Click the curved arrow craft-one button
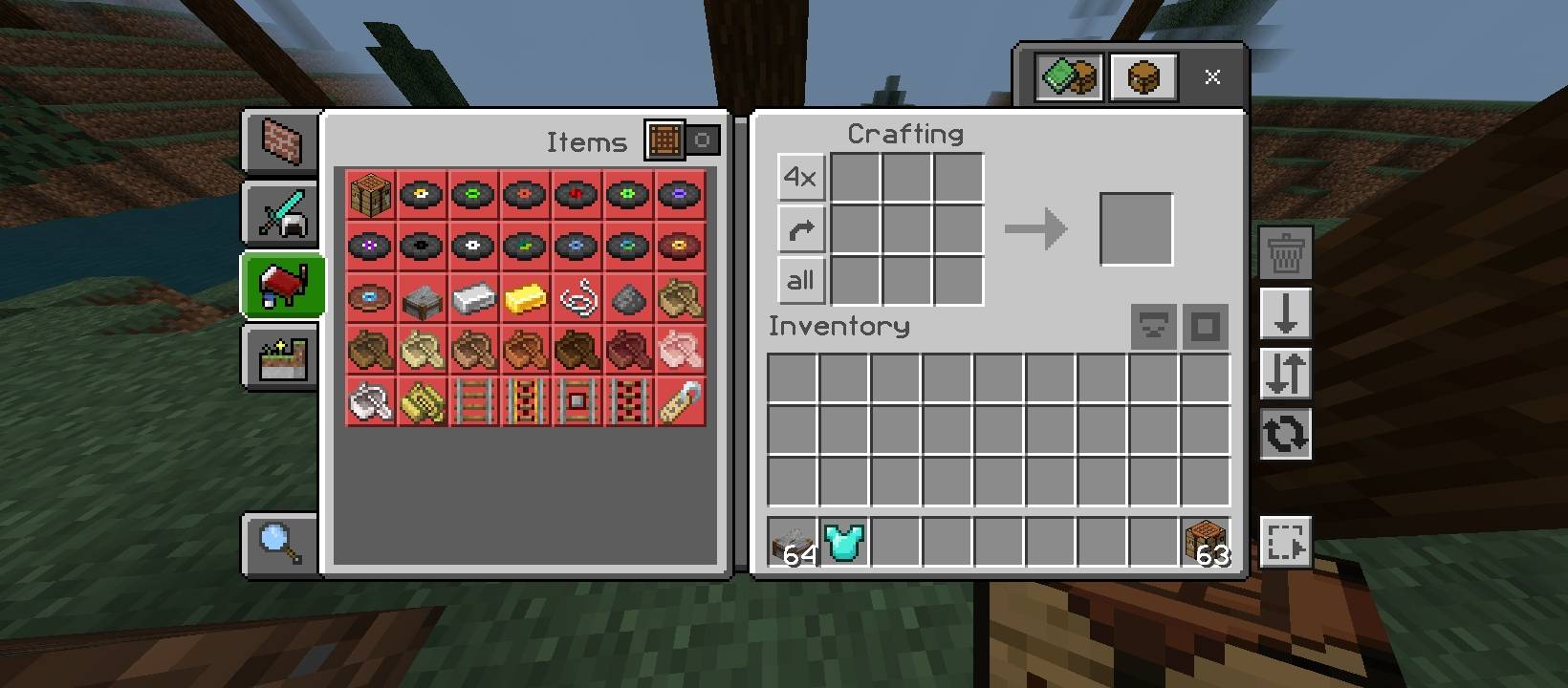This screenshot has width=1568, height=688. [x=800, y=229]
